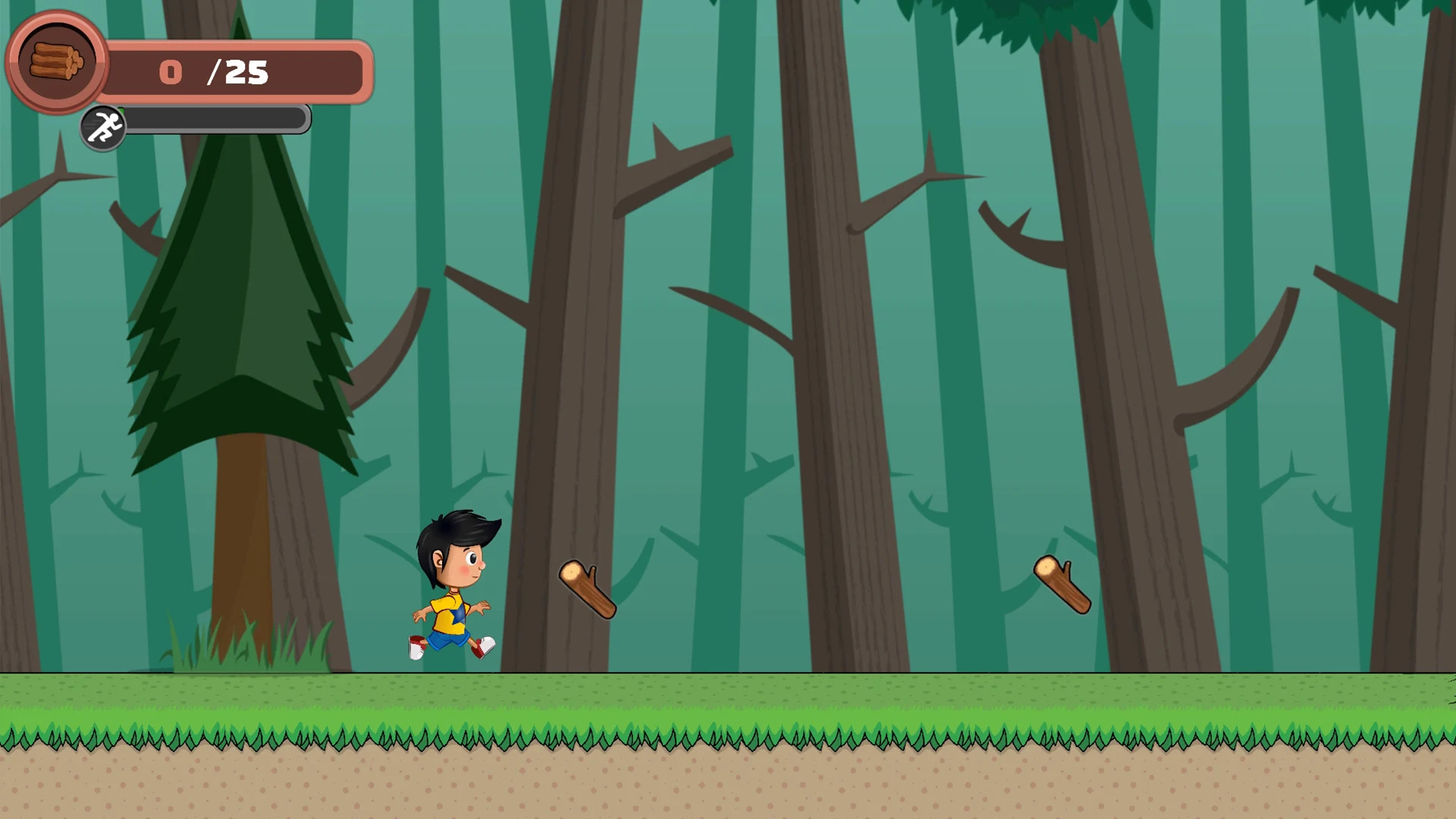
Task: Click the wood log pile counter icon
Action: (x=57, y=62)
